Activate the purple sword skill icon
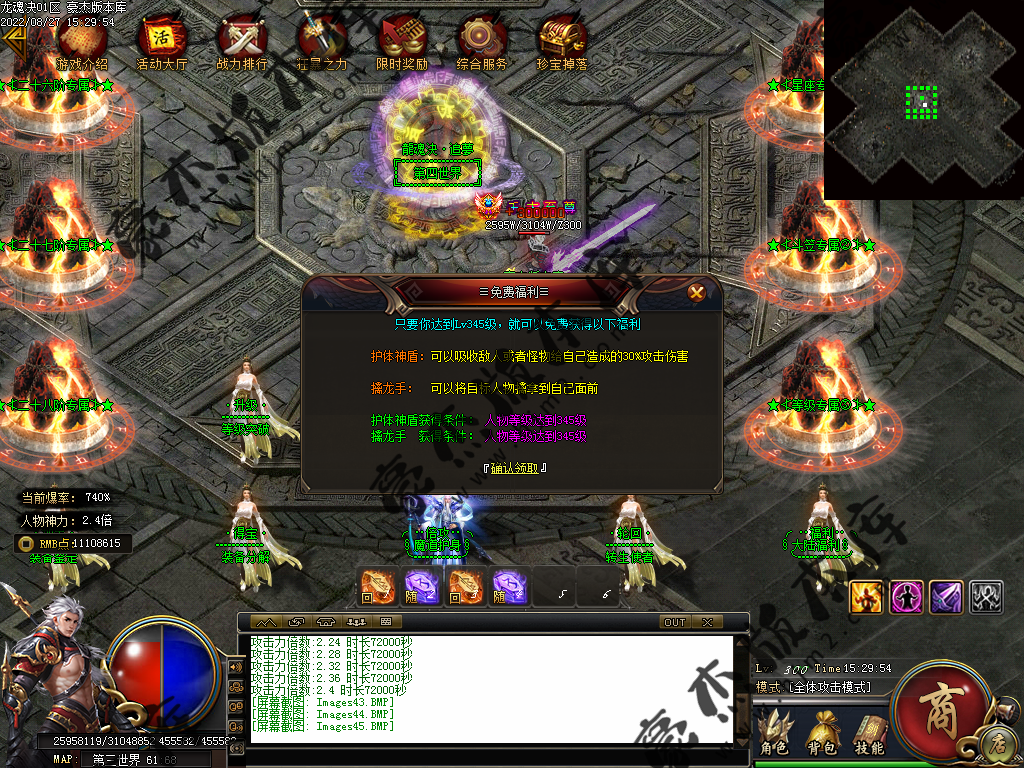The image size is (1024, 768). coord(946,597)
